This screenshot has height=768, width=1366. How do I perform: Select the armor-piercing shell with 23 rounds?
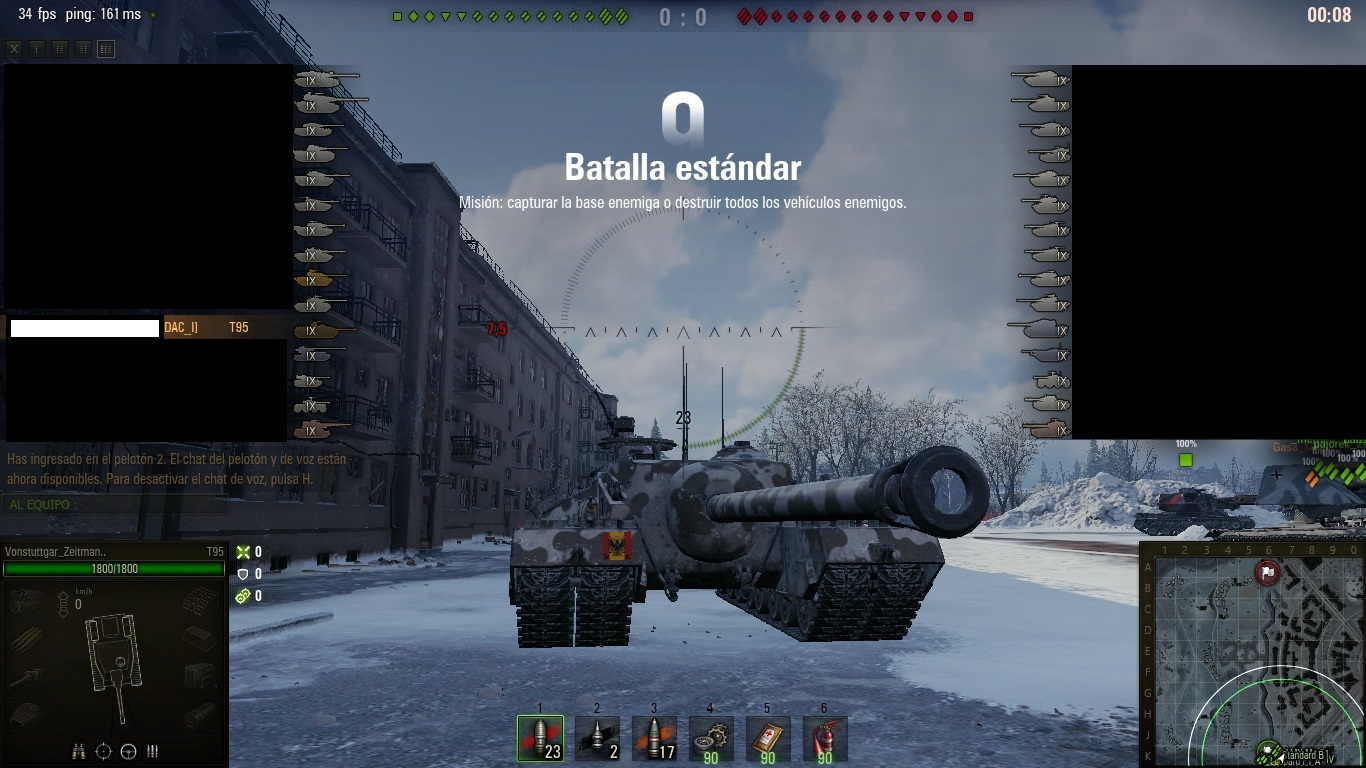[540, 738]
